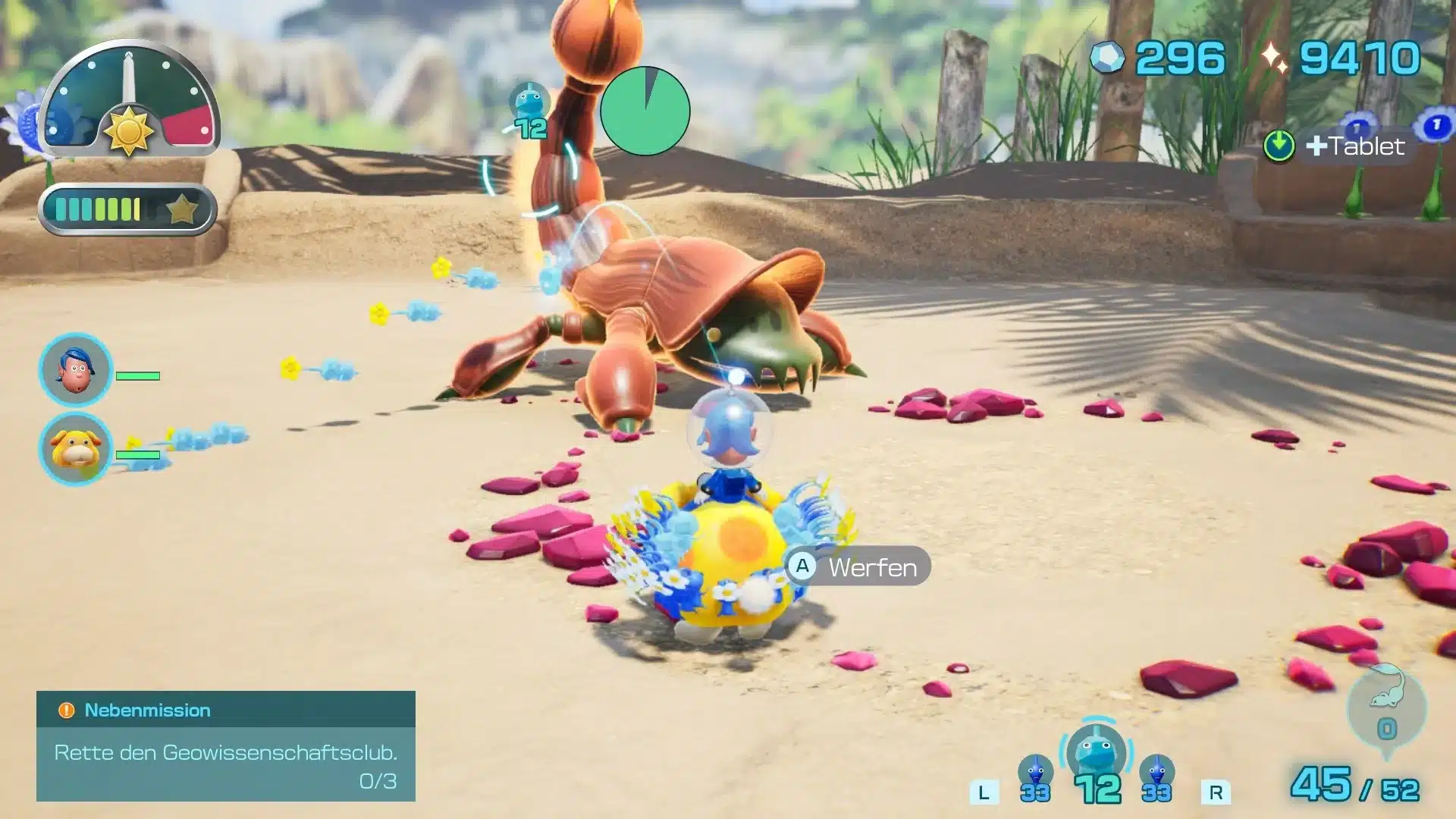Image resolution: width=1456 pixels, height=819 pixels.
Task: Open the Nebenmission objective panel
Action: coord(225,746)
